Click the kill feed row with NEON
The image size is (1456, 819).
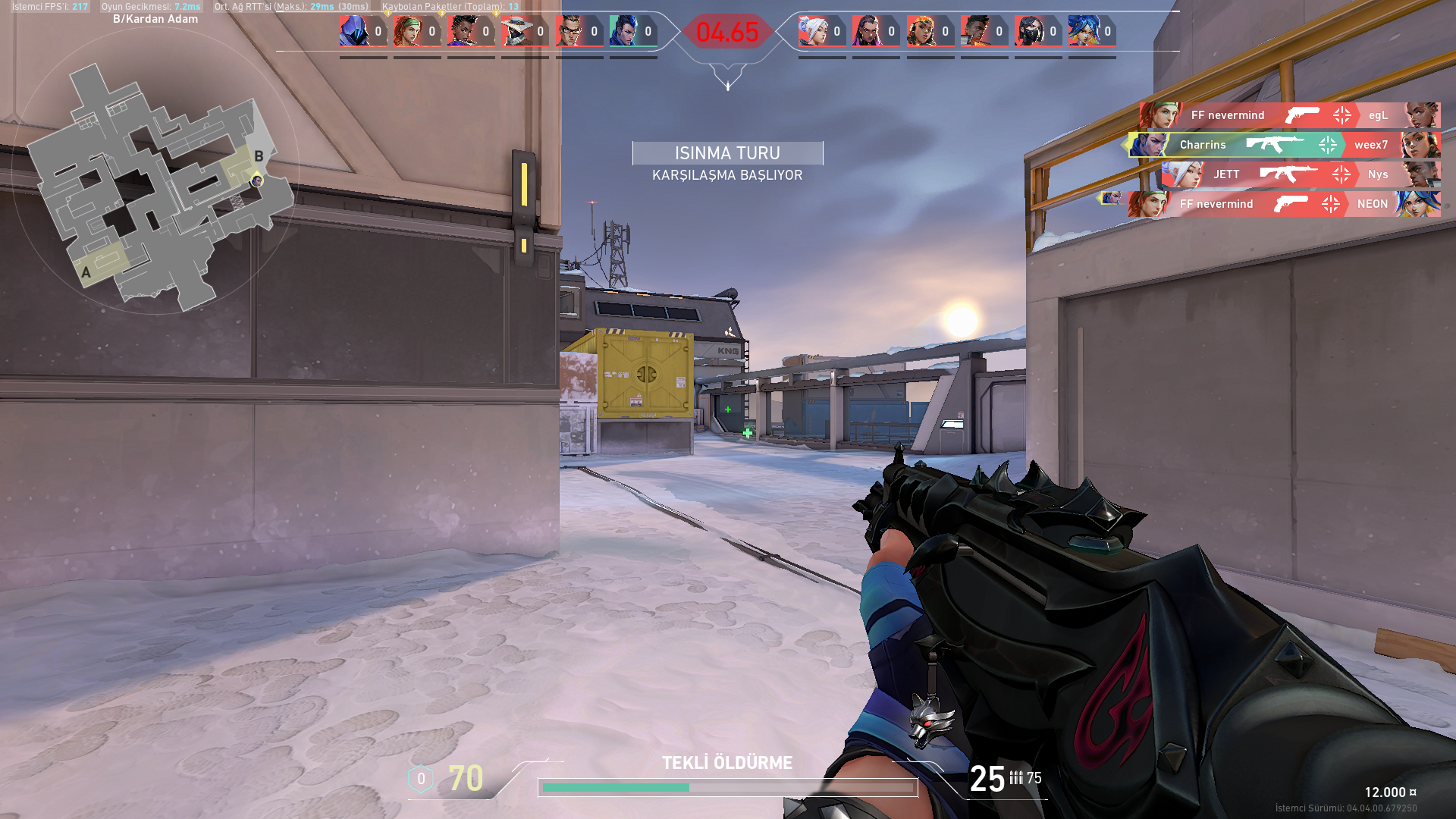coord(1284,204)
